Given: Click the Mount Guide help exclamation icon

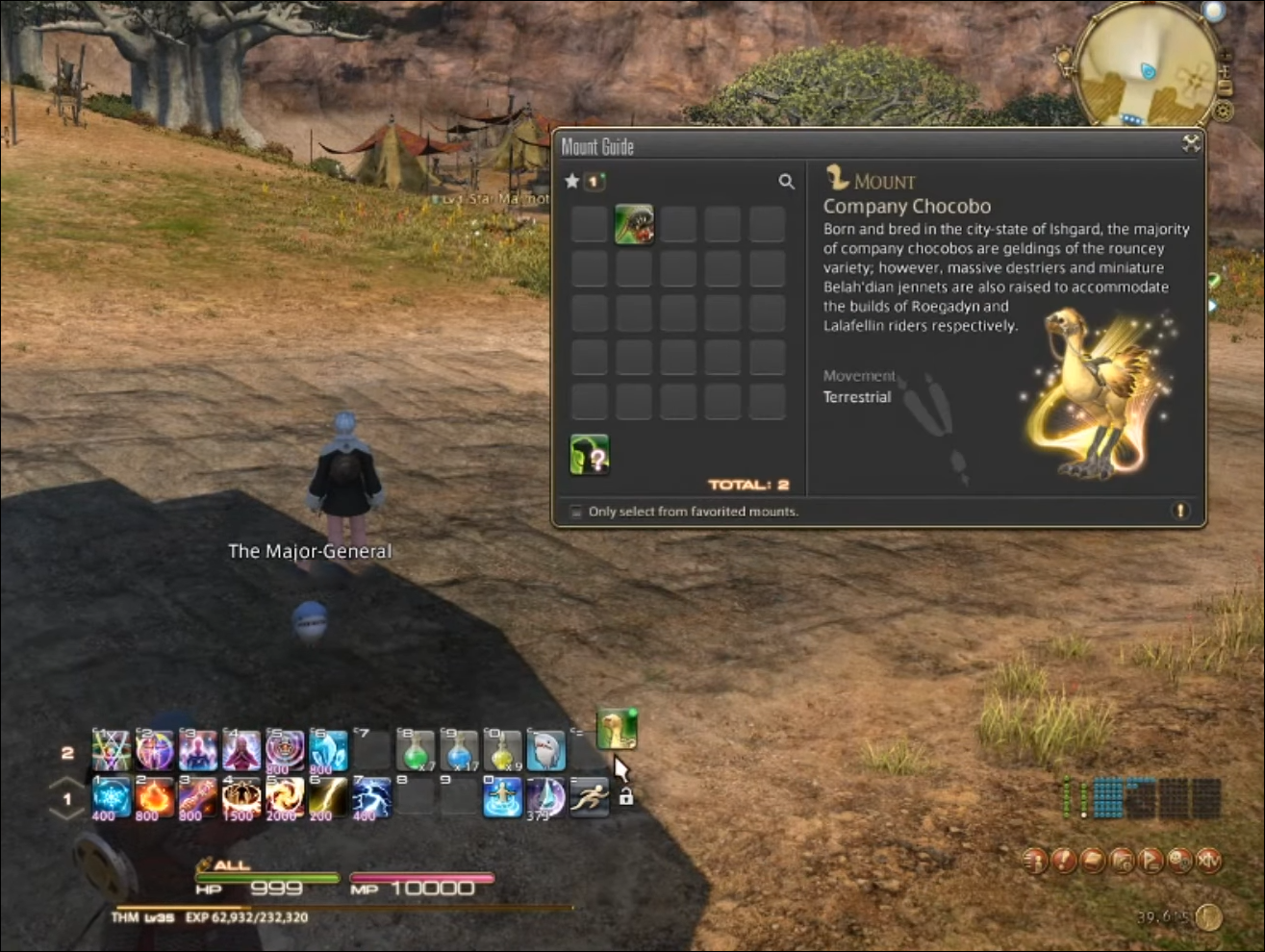Looking at the screenshot, I should coord(1180,511).
